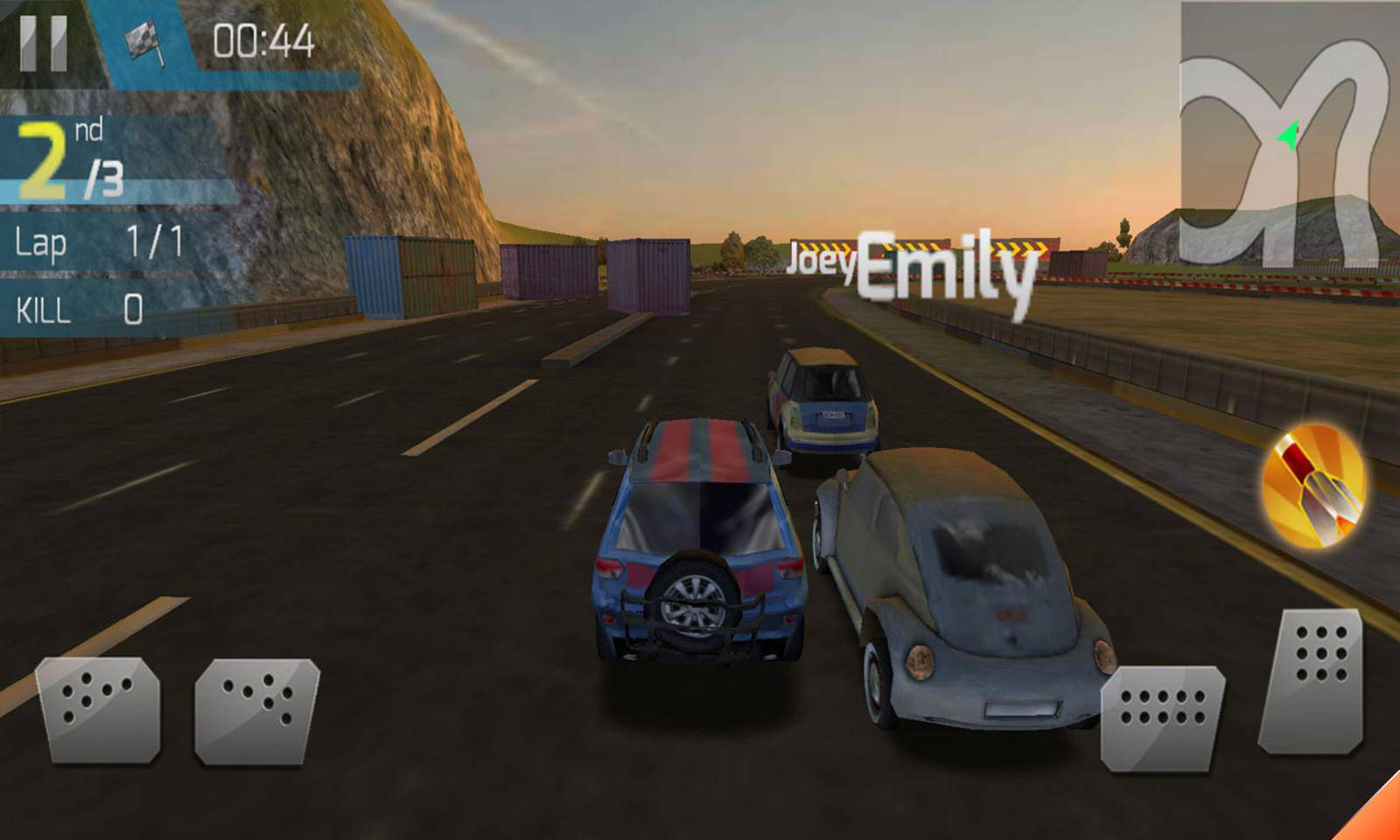Image resolution: width=1400 pixels, height=840 pixels.
Task: Fire the rocket weapon
Action: [1312, 486]
